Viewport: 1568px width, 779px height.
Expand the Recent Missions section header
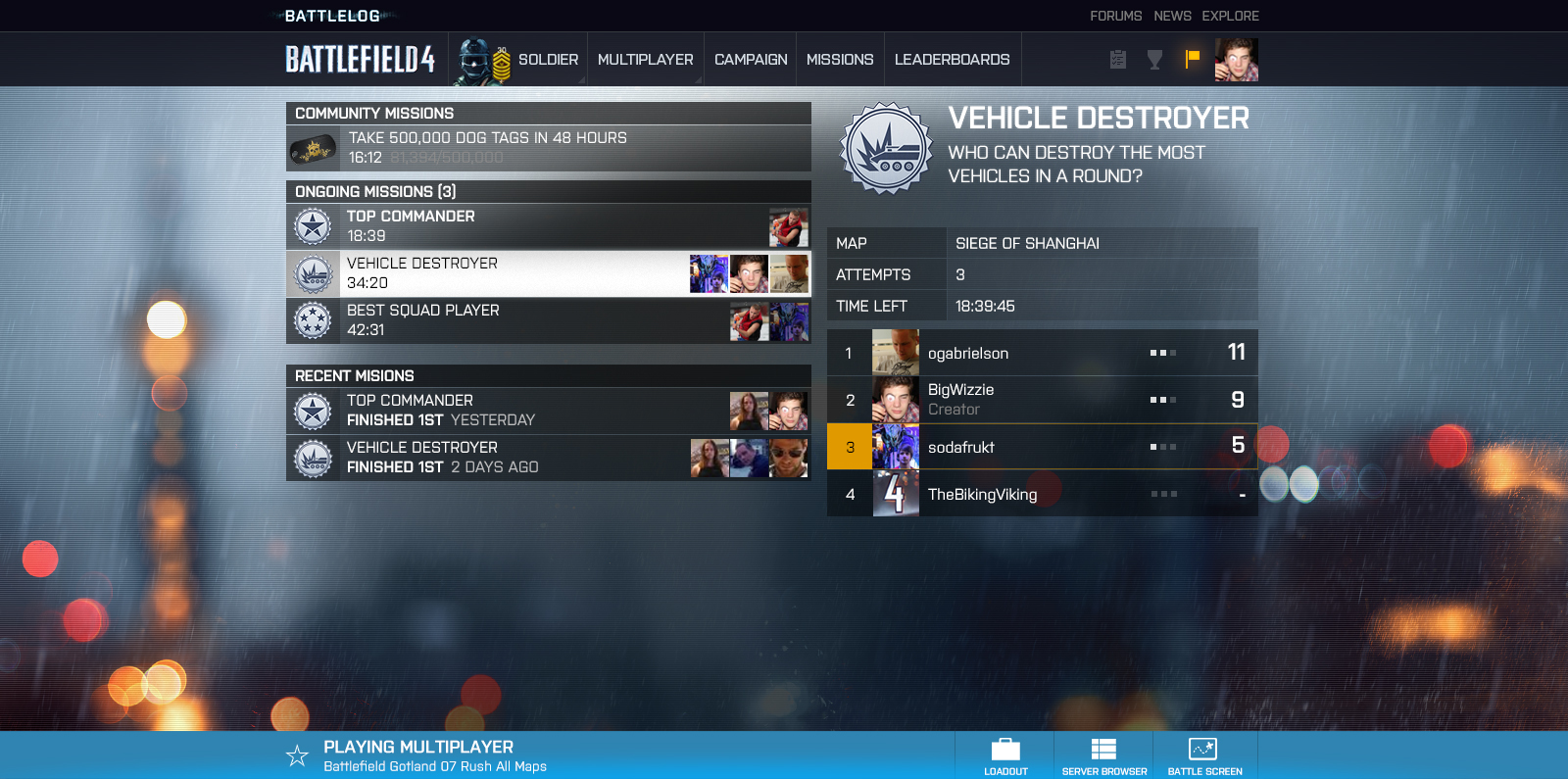(x=549, y=375)
